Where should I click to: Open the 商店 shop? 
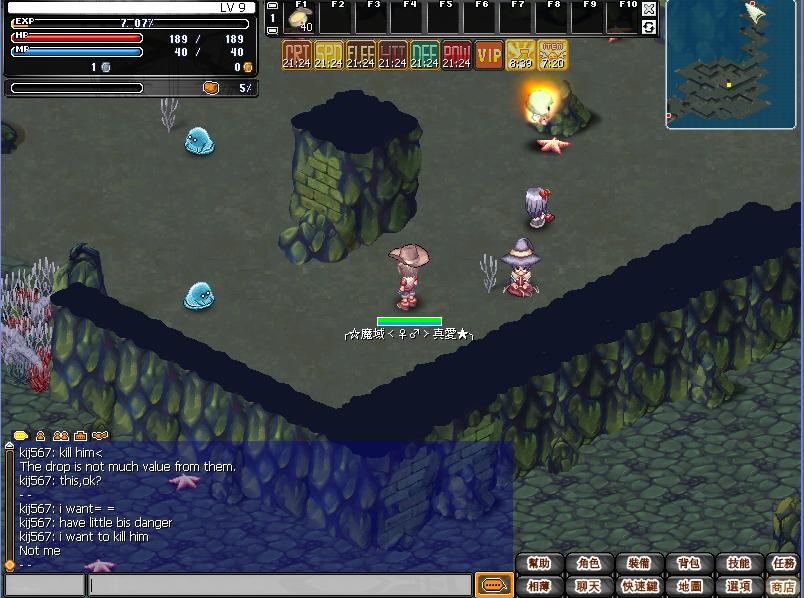pyautogui.click(x=783, y=586)
